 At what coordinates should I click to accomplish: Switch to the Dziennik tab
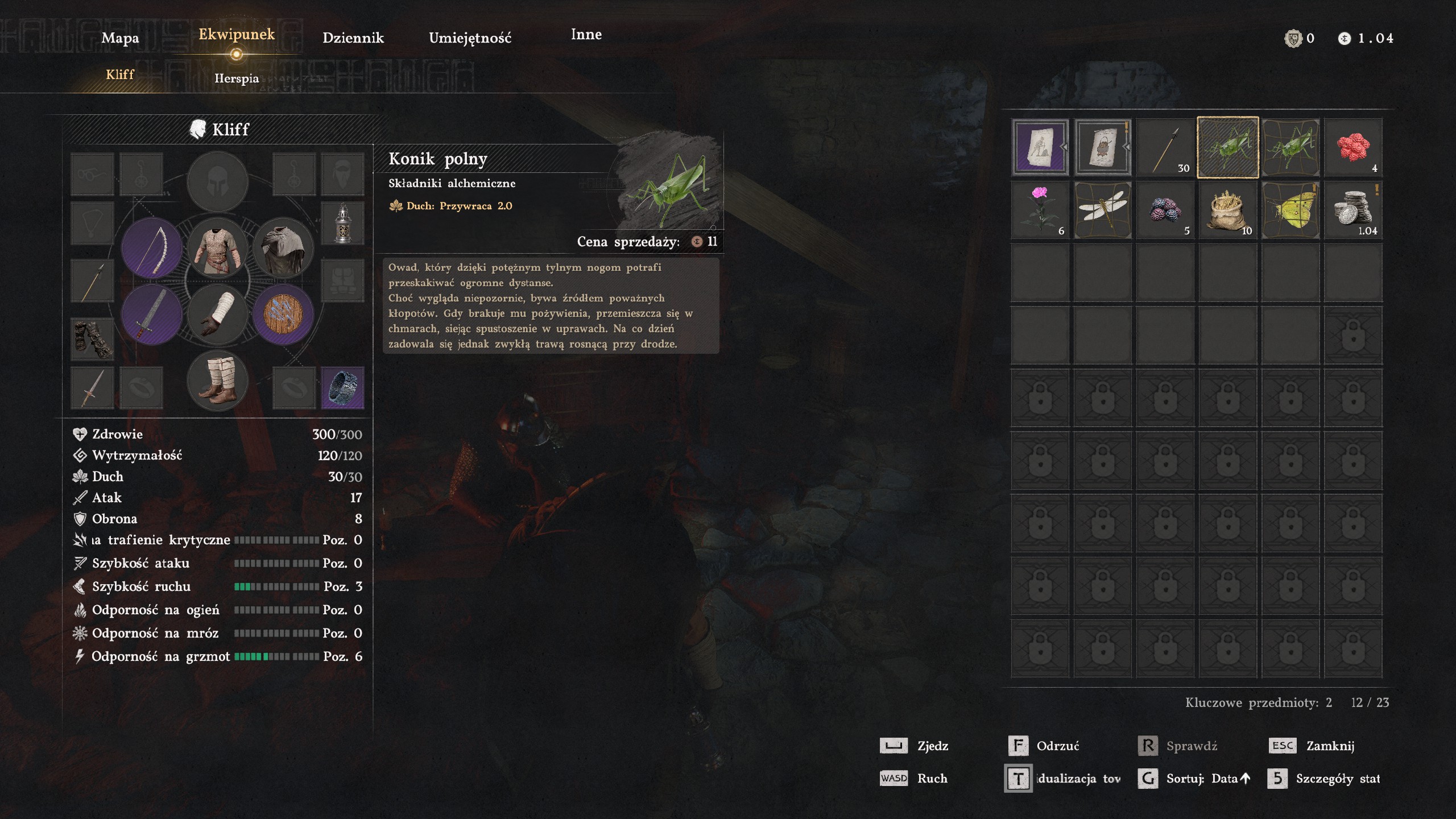tap(353, 38)
